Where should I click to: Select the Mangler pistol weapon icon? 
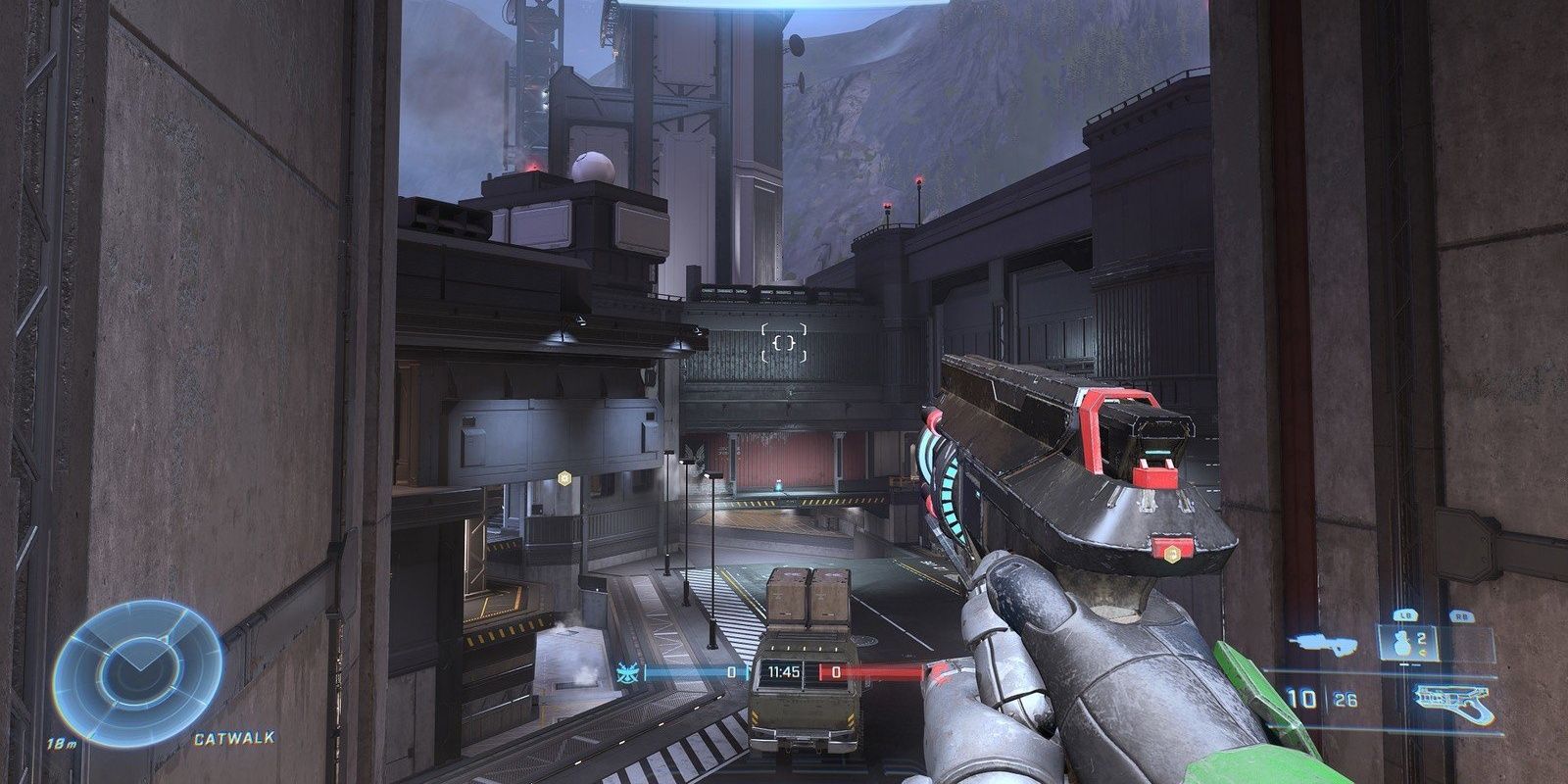pos(1452,698)
